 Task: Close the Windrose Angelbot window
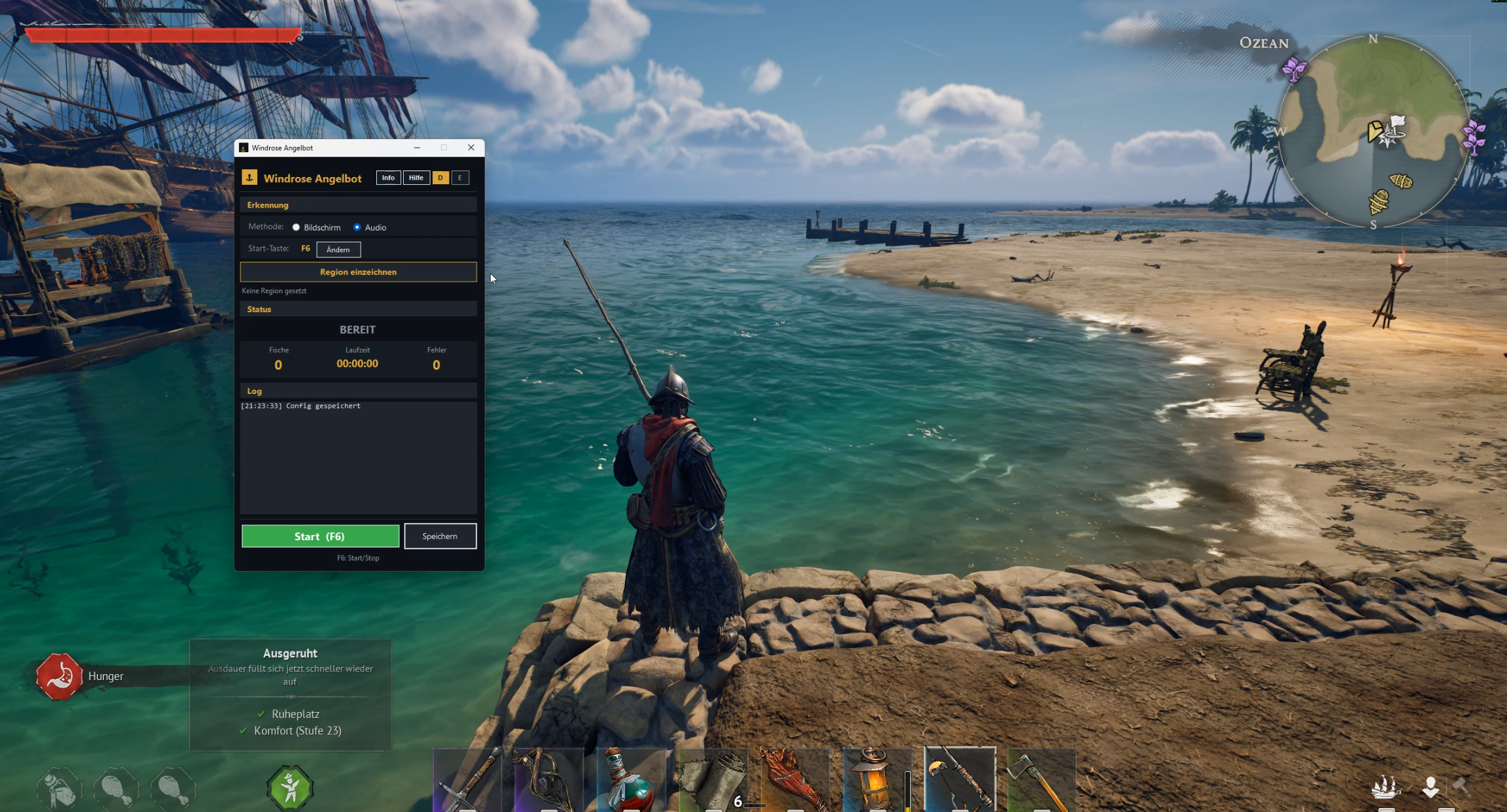point(471,148)
